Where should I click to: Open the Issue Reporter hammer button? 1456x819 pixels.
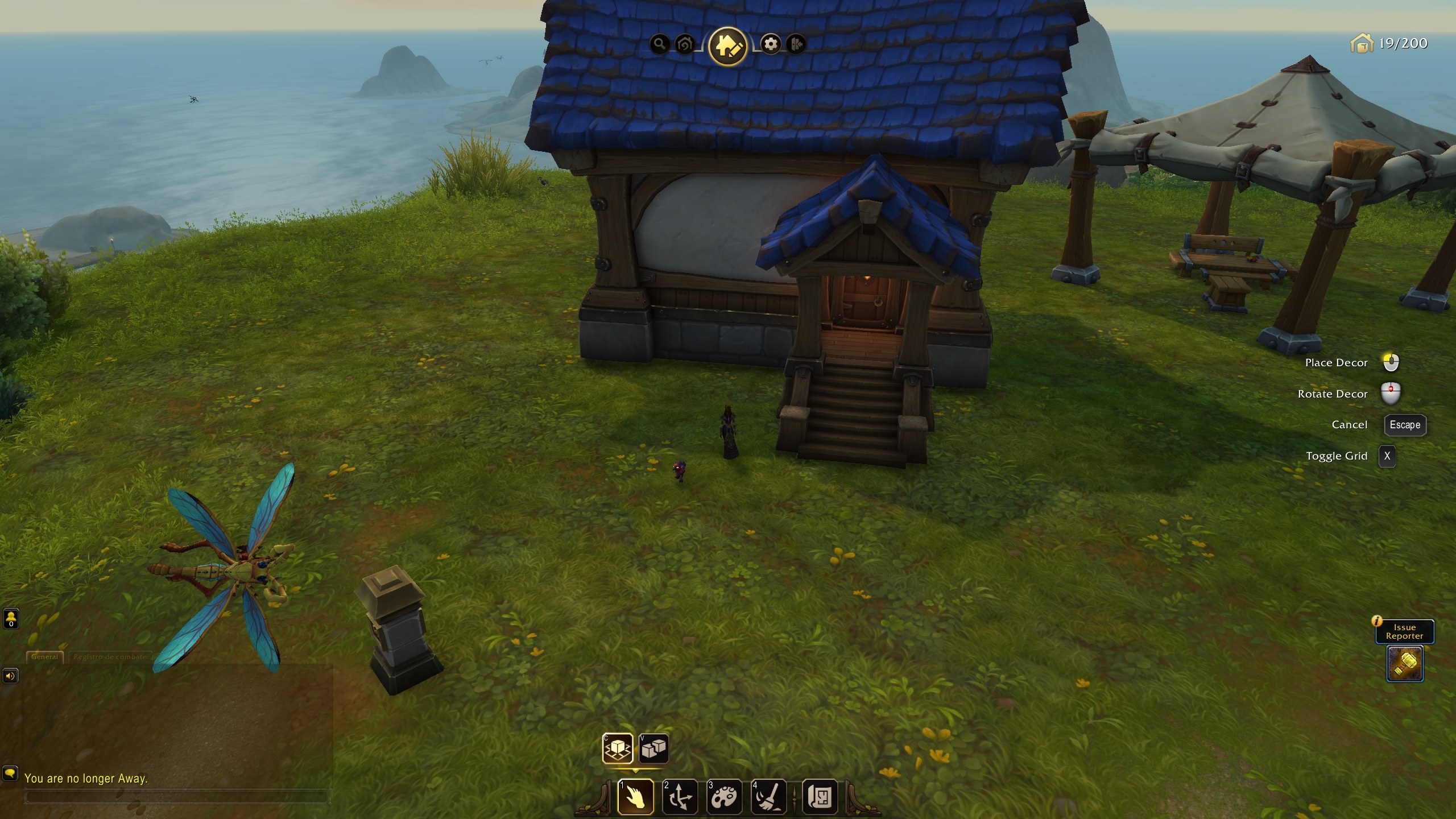[x=1405, y=663]
